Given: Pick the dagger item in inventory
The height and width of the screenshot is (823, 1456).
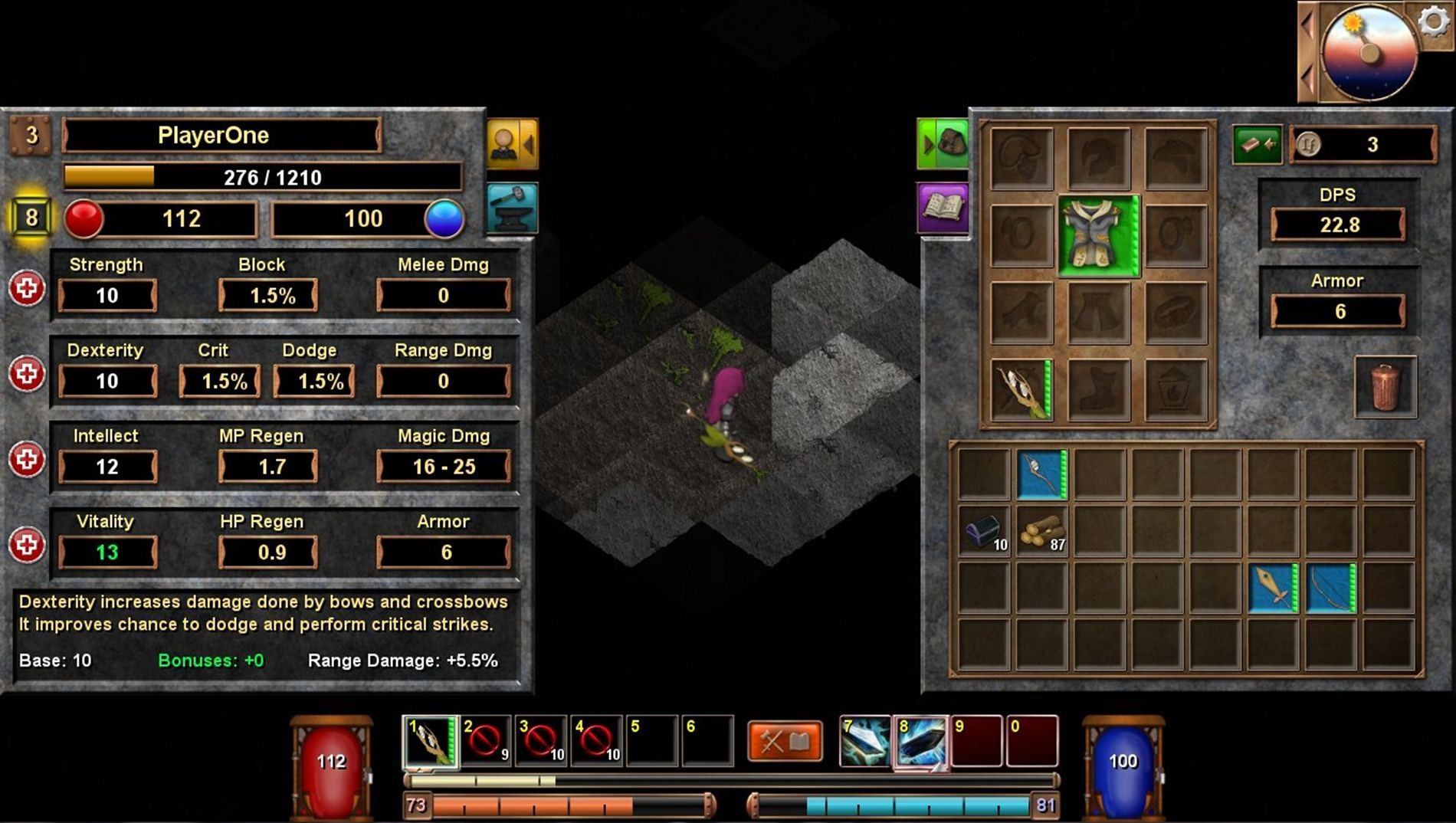Looking at the screenshot, I should pos(1273,589).
